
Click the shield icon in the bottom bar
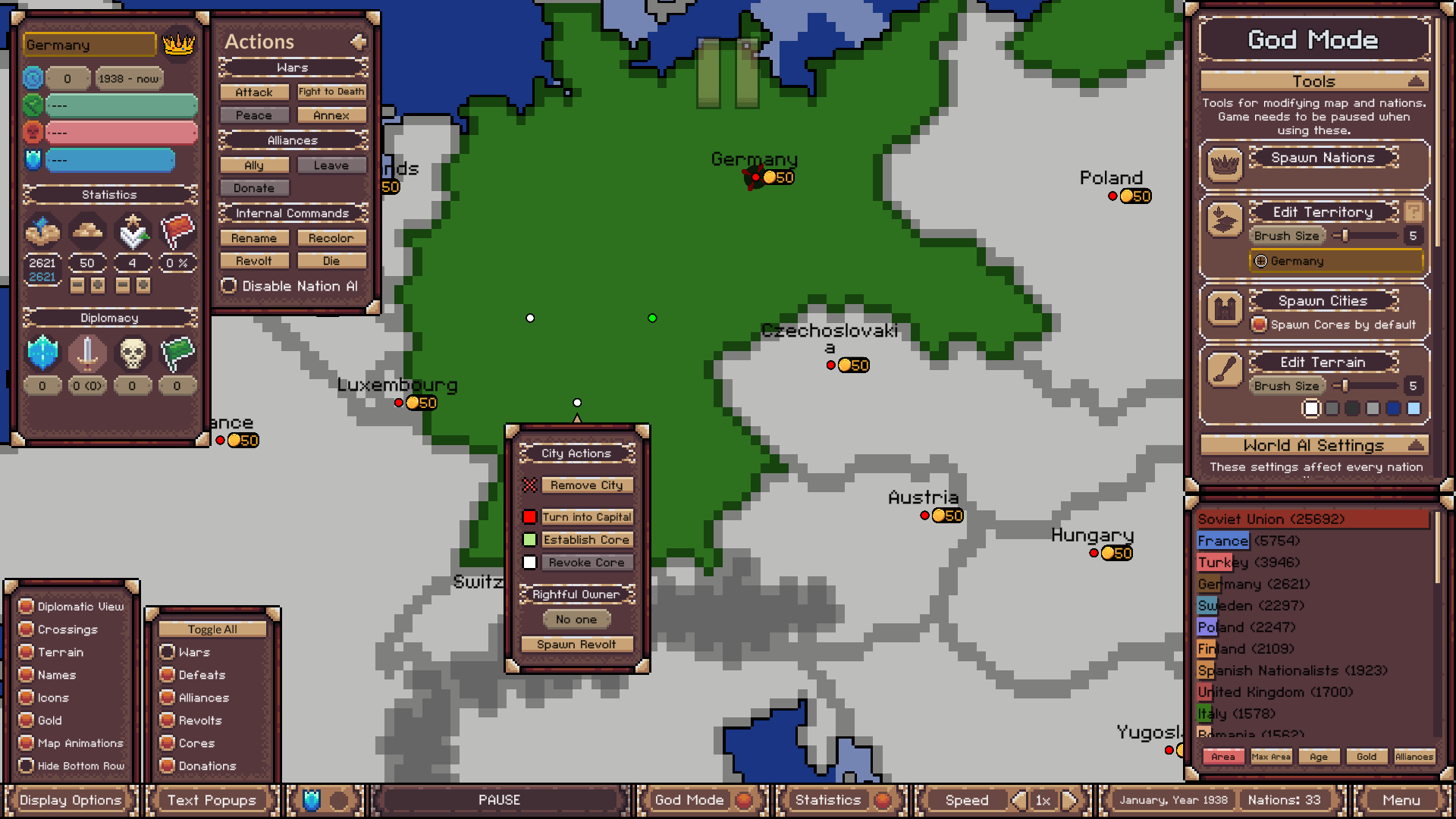311,800
